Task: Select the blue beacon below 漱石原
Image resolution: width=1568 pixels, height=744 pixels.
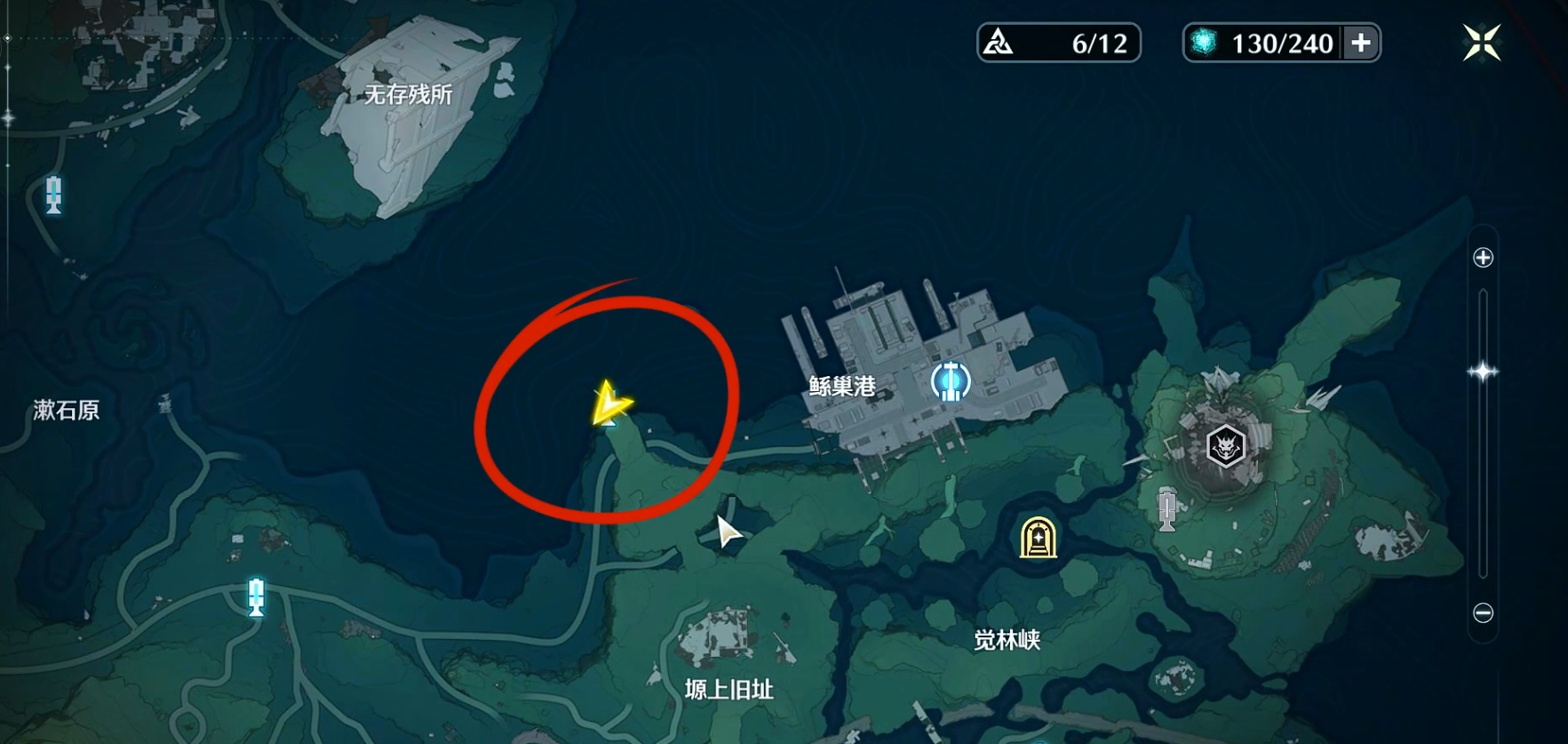Action: (257, 596)
